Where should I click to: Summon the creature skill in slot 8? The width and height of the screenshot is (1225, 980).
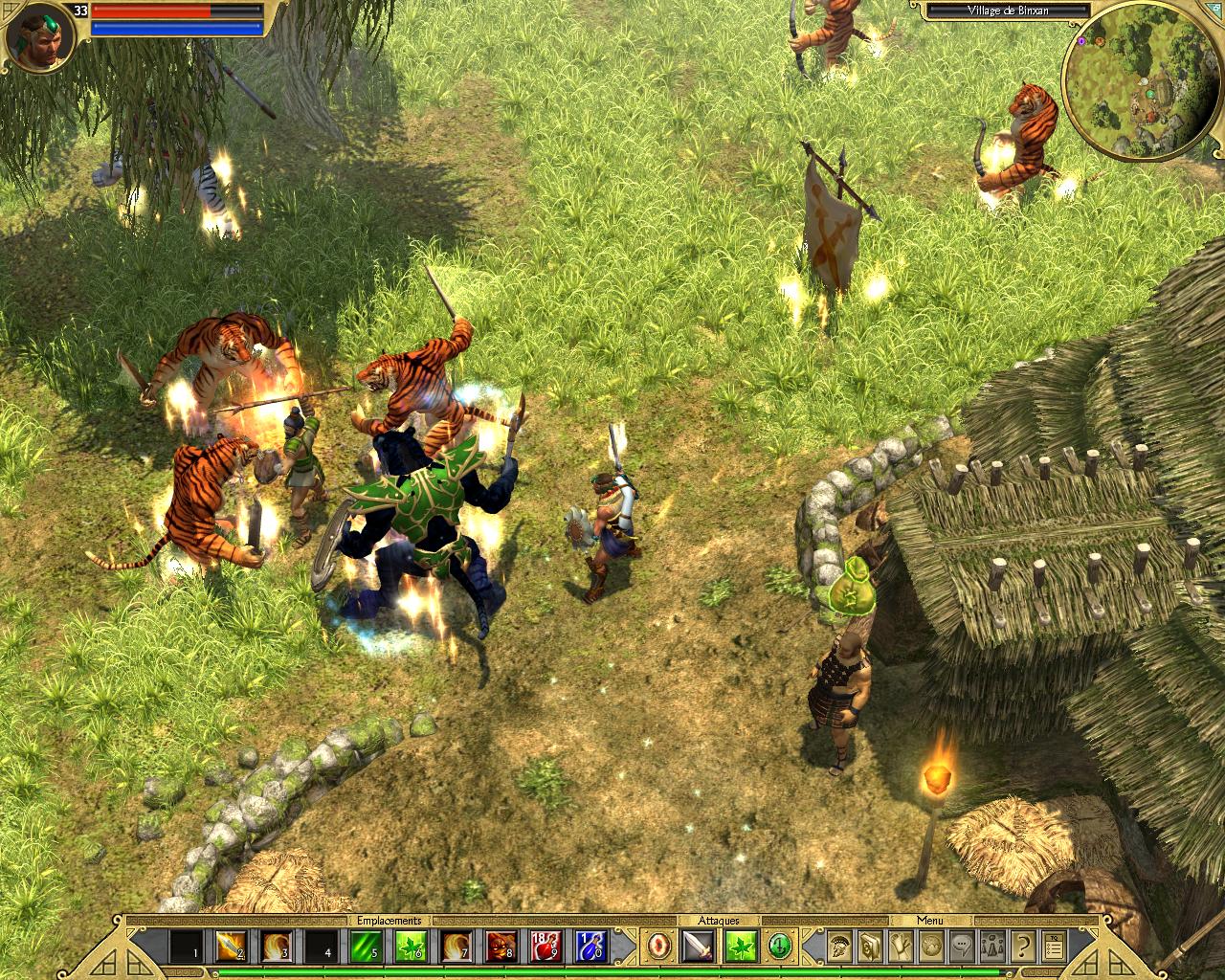(501, 947)
